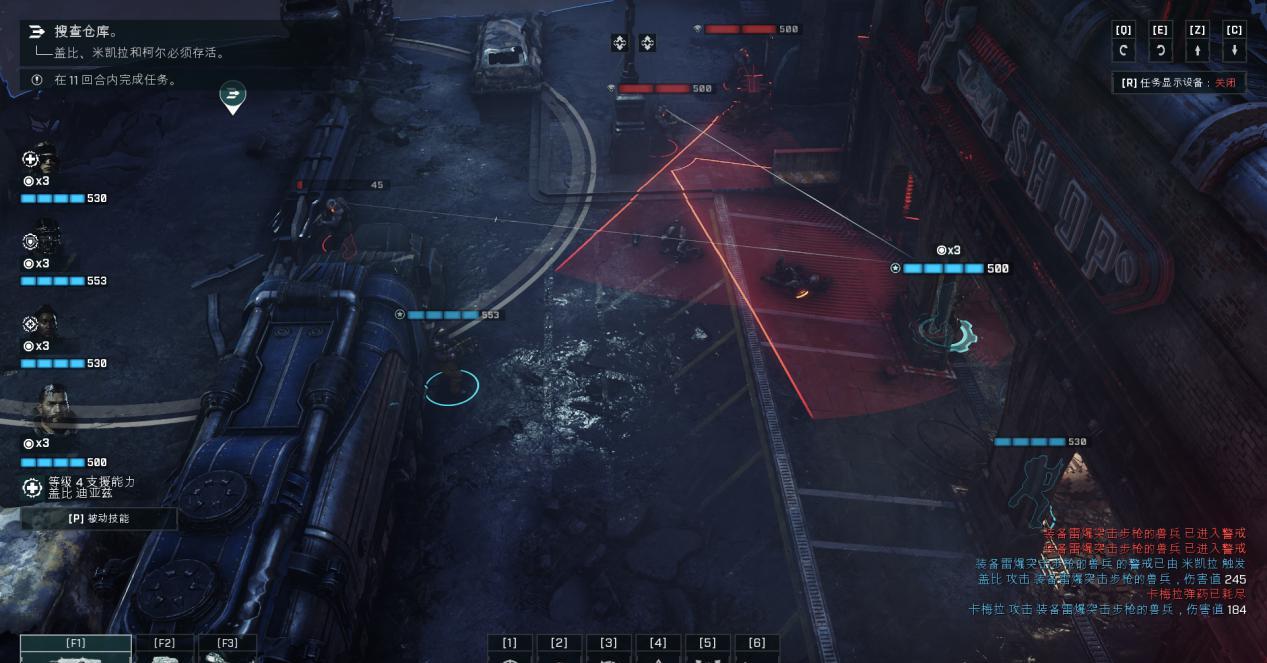Activate the ability in slot 1
This screenshot has width=1267, height=663.
tap(510, 648)
